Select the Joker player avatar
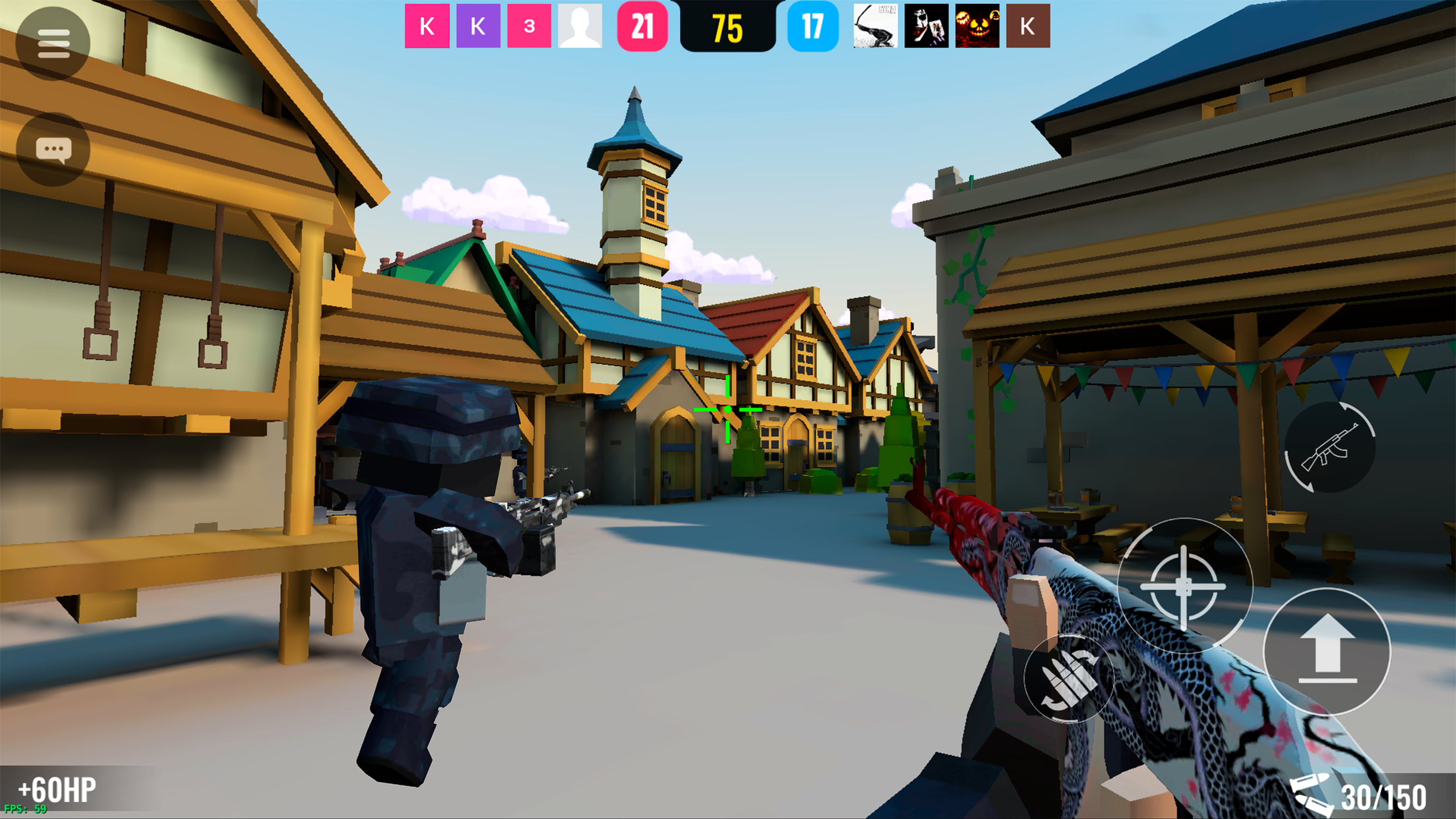This screenshot has height=819, width=1456. 926,26
